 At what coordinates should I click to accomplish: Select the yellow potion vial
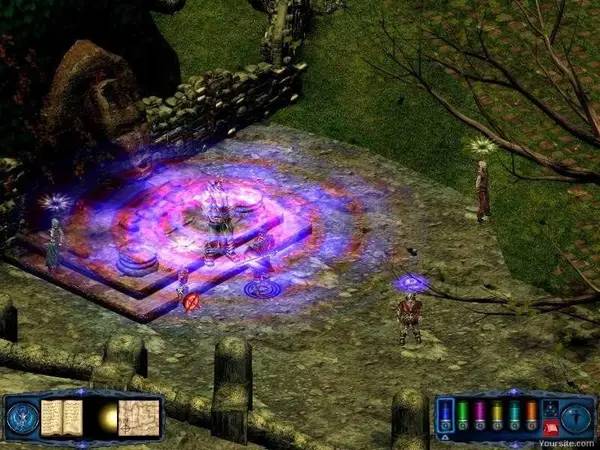pyautogui.click(x=497, y=411)
